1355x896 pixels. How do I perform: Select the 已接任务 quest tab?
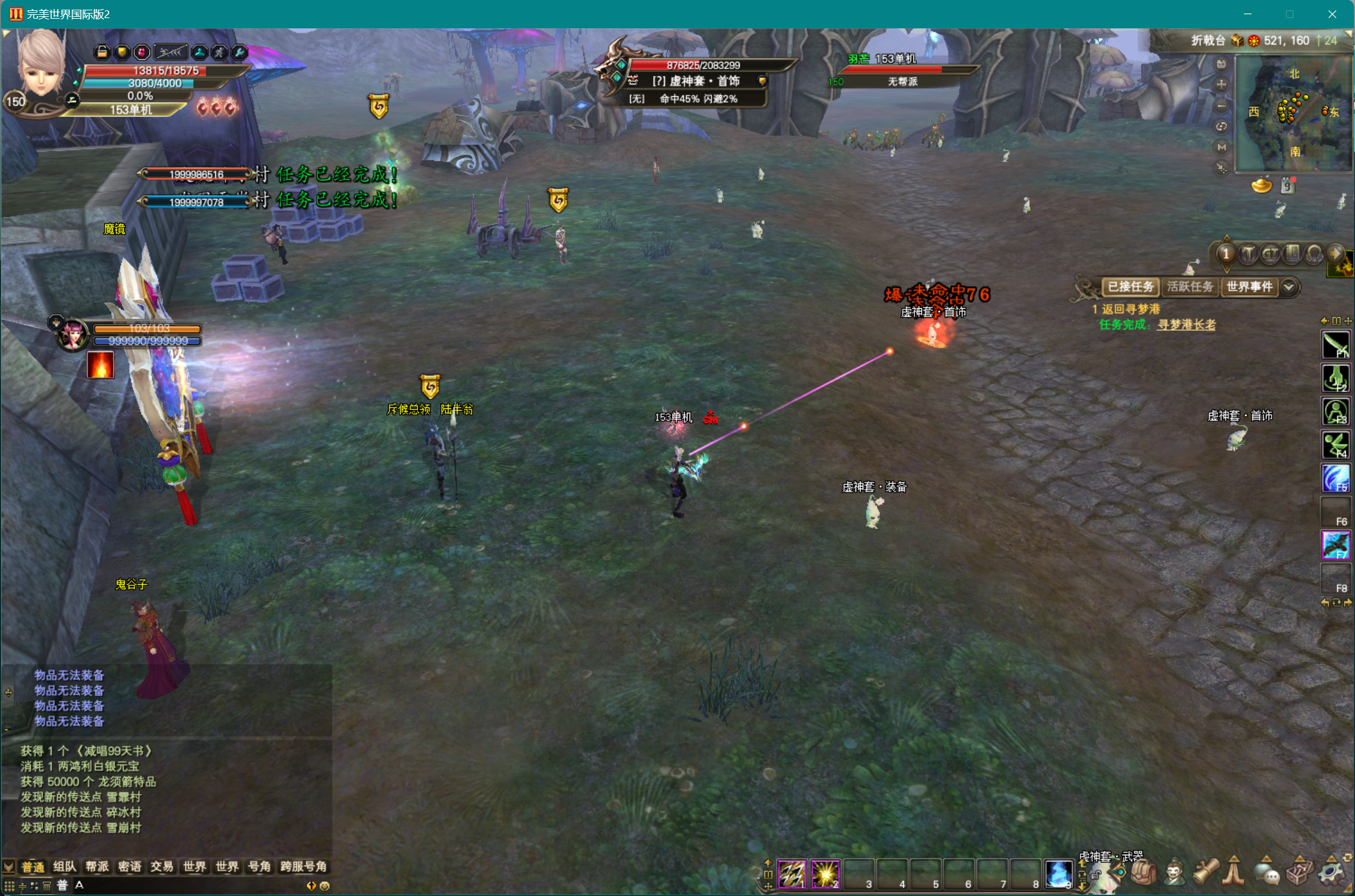(x=1130, y=287)
